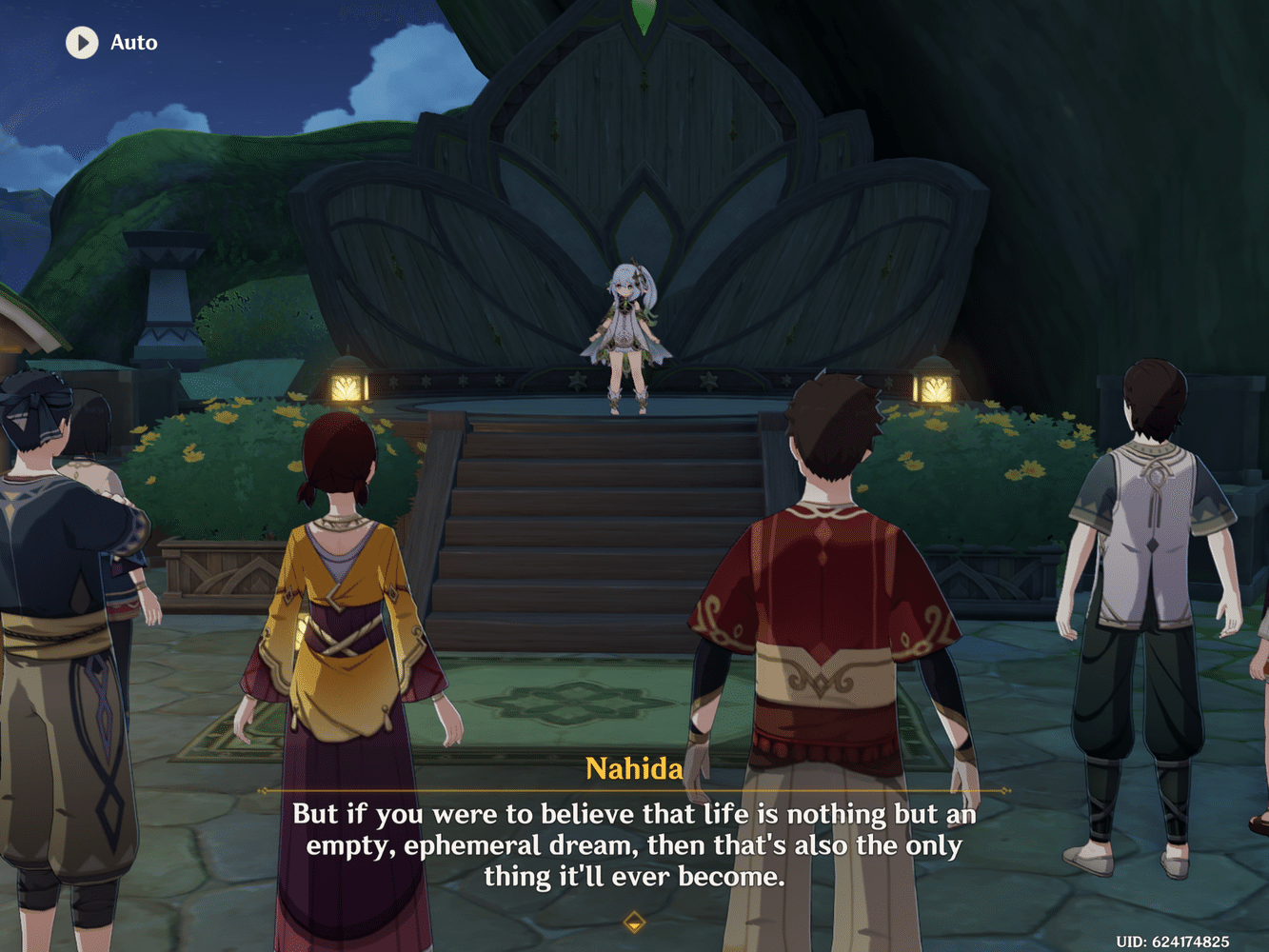The width and height of the screenshot is (1269, 952).
Task: Click the golden diamond dialogue advance indicator
Action: click(633, 922)
